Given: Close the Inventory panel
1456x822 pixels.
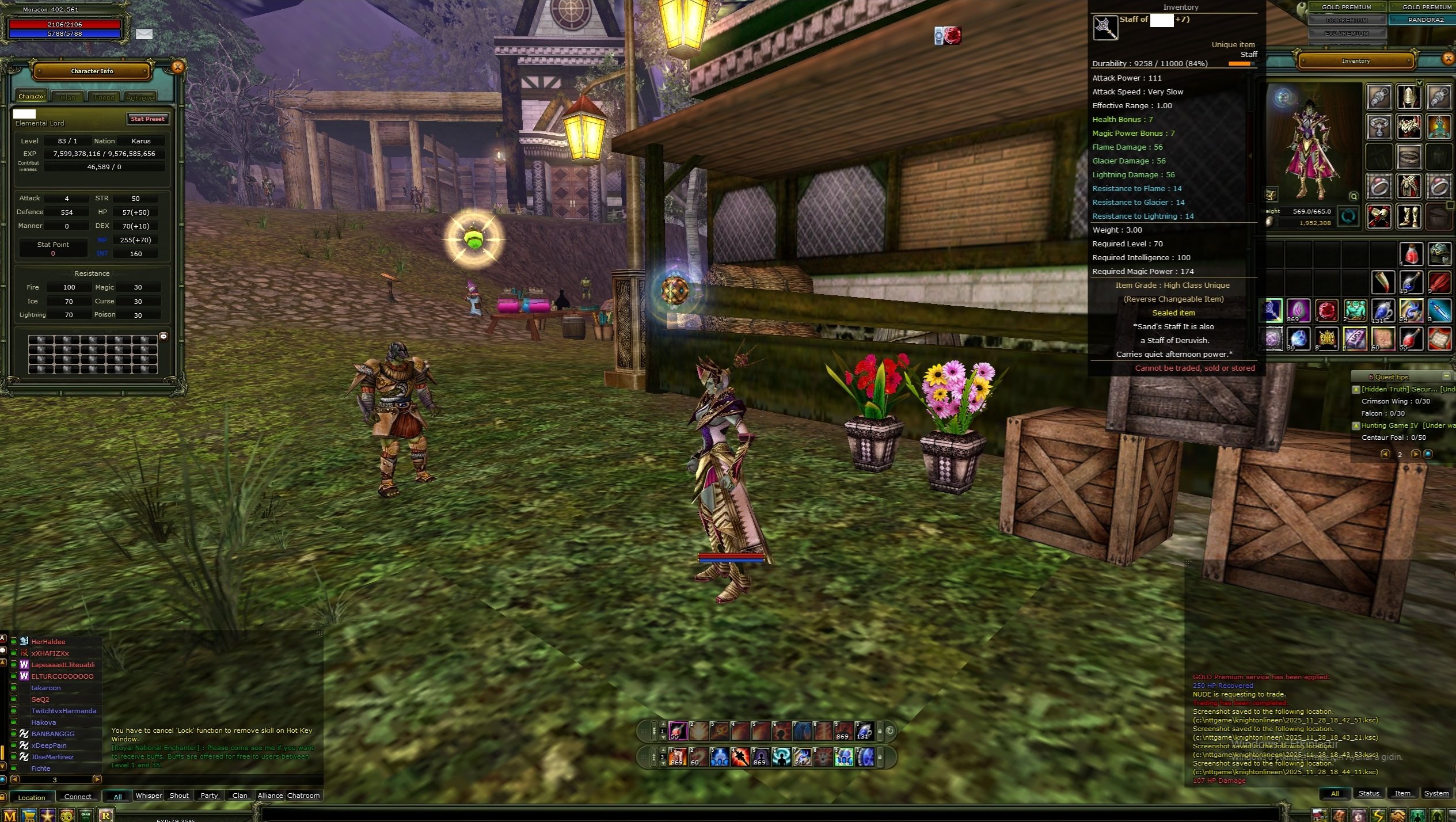Looking at the screenshot, I should point(1449,59).
